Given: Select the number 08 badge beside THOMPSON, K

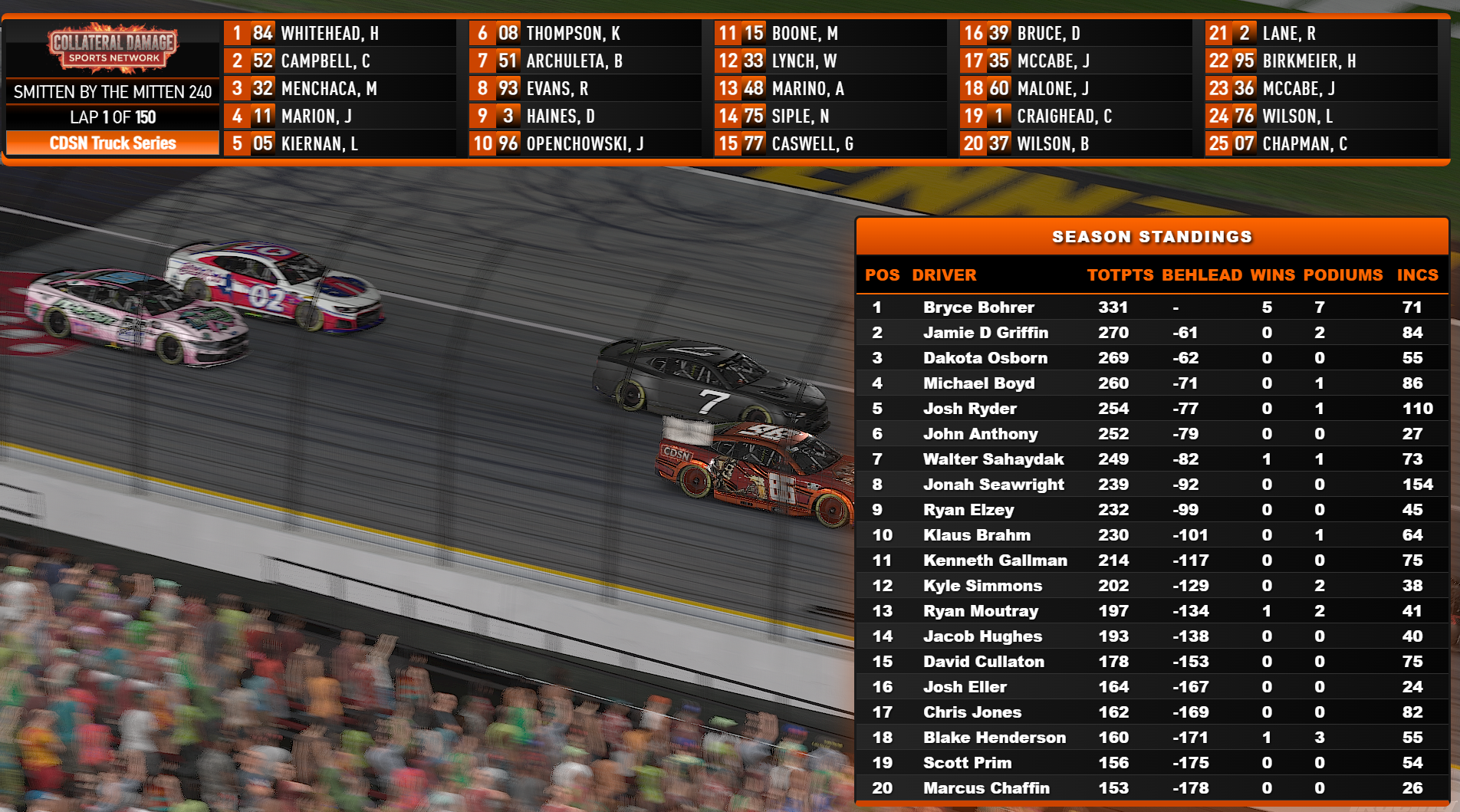Looking at the screenshot, I should point(504,33).
